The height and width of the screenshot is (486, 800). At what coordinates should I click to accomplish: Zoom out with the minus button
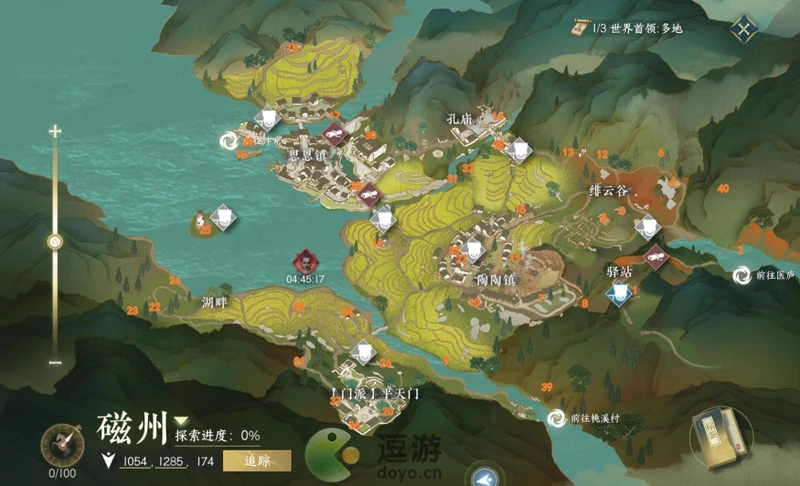click(x=55, y=361)
